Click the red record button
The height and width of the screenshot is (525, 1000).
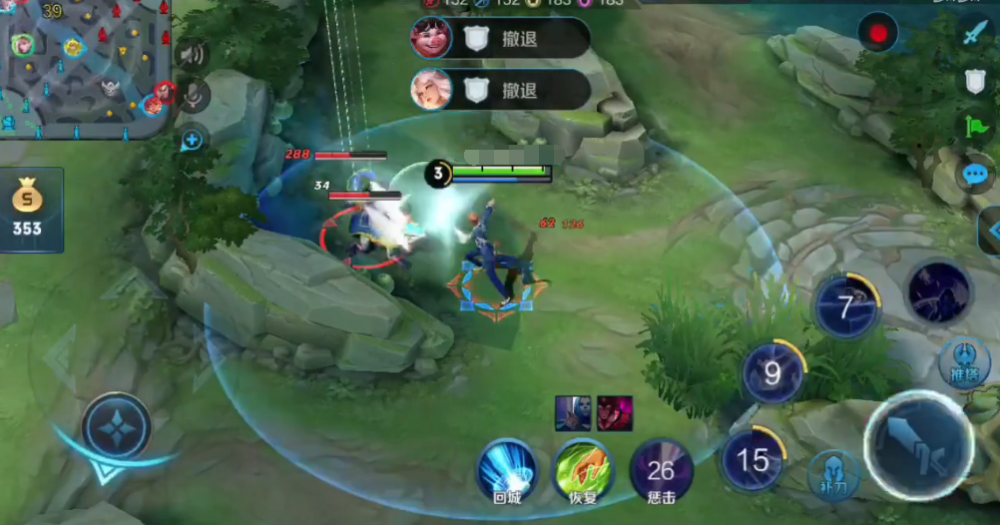pos(878,34)
